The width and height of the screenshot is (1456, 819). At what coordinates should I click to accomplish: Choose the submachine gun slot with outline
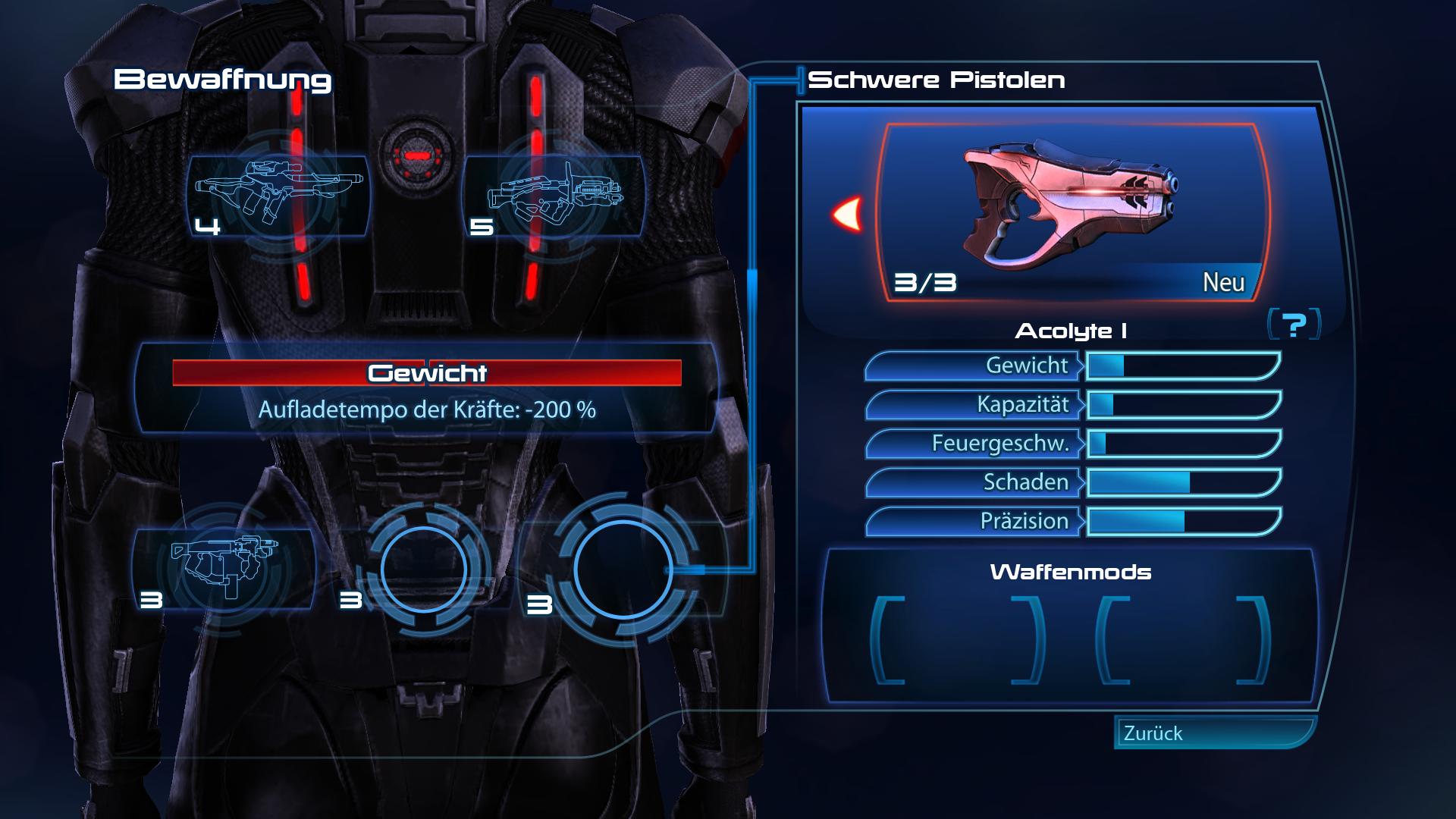pos(224,568)
